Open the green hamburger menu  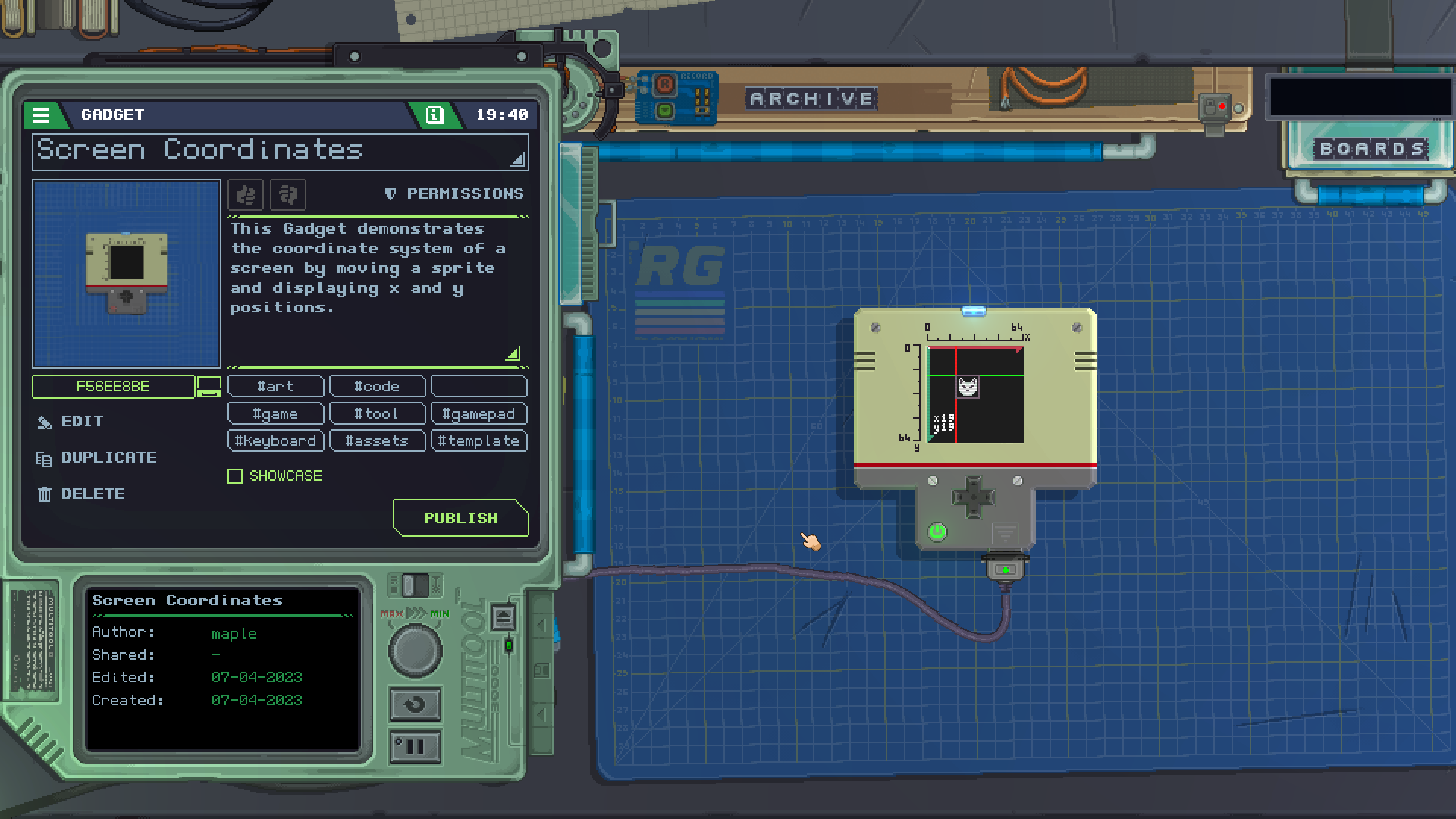click(x=41, y=115)
